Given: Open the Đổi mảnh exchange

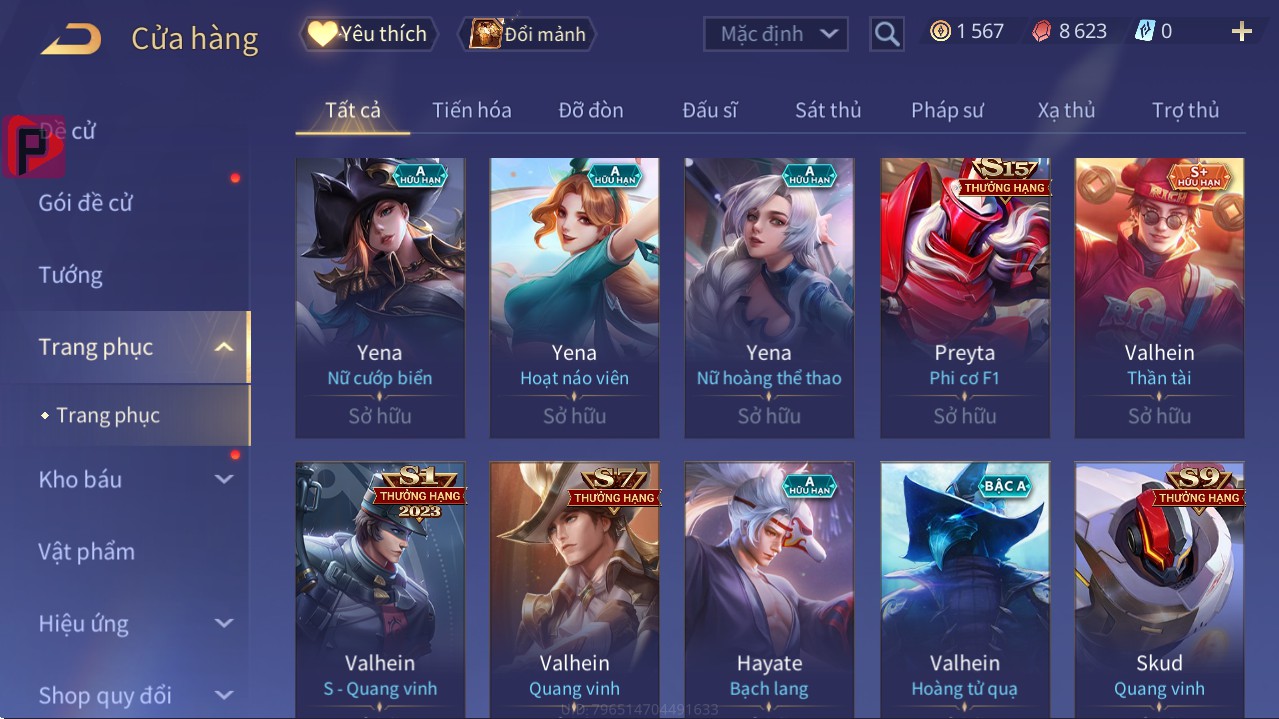Looking at the screenshot, I should [x=528, y=34].
